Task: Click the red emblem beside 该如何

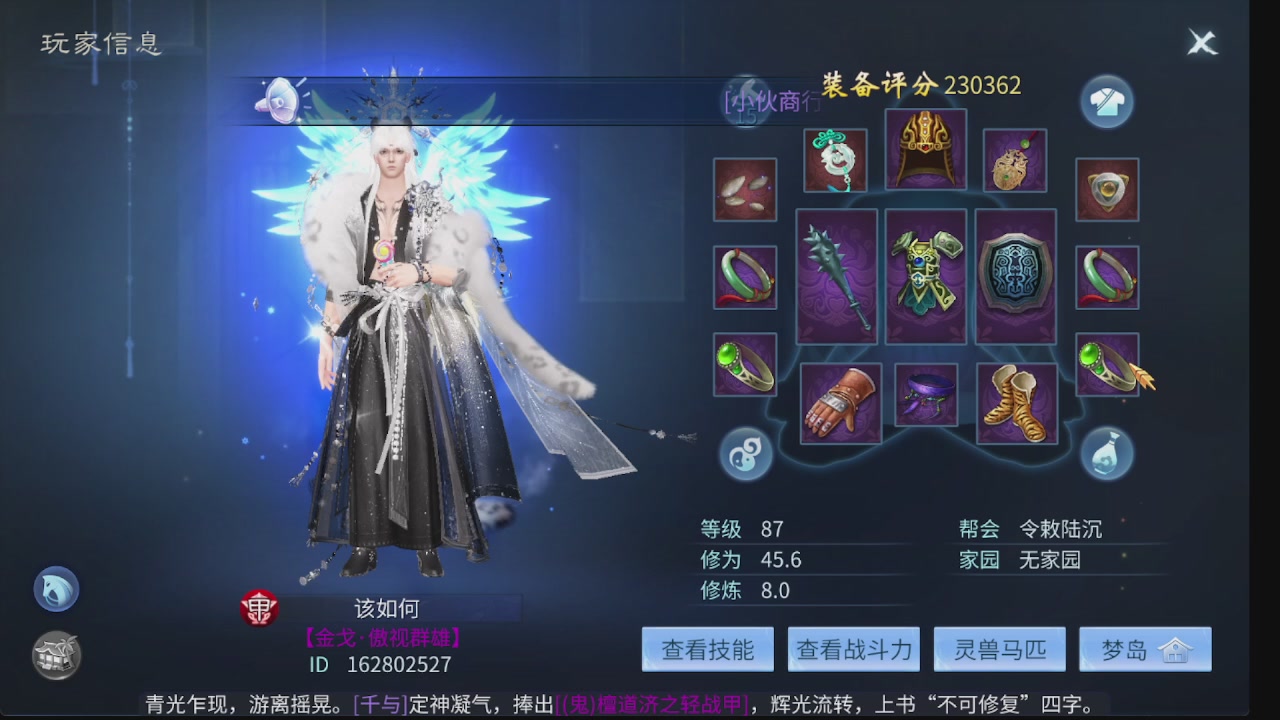Action: point(259,608)
